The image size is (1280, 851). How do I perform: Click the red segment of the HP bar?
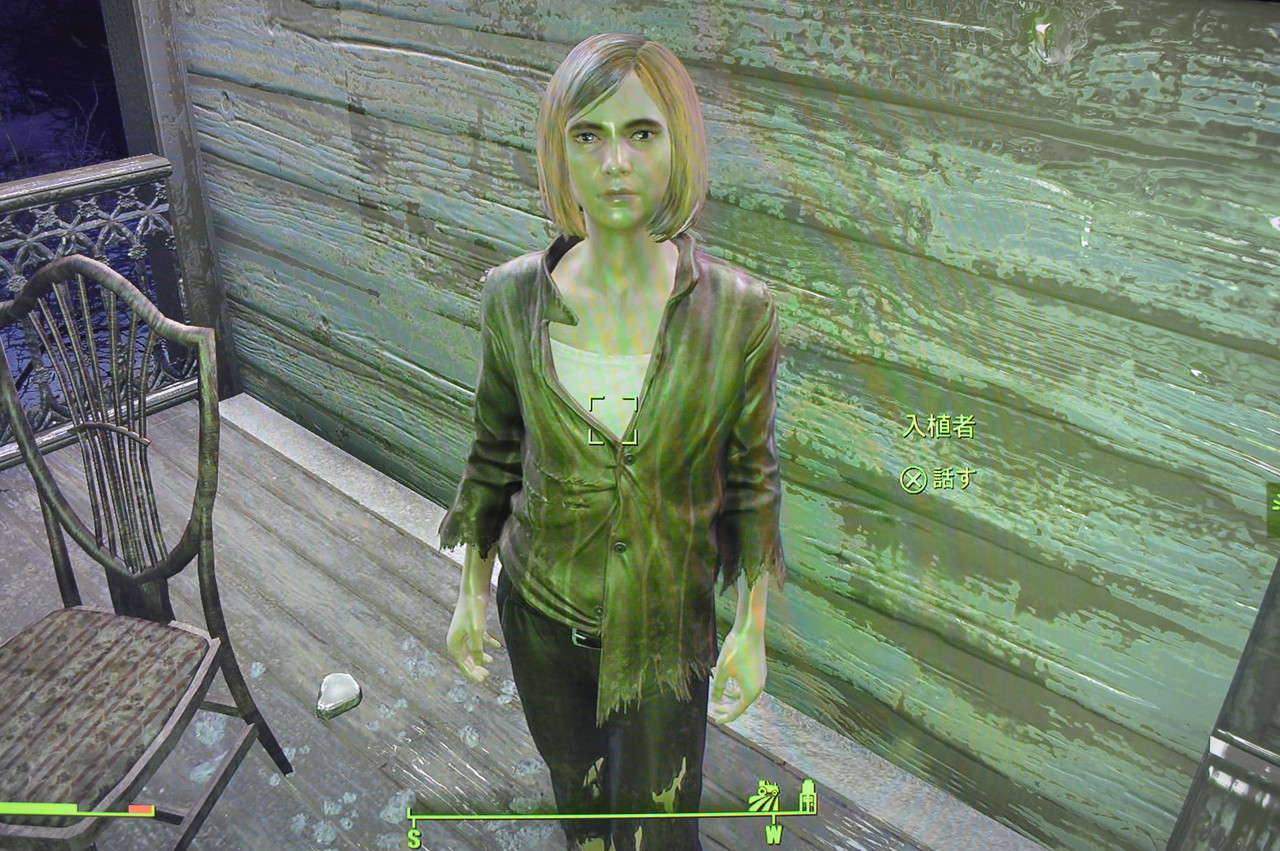(x=141, y=808)
